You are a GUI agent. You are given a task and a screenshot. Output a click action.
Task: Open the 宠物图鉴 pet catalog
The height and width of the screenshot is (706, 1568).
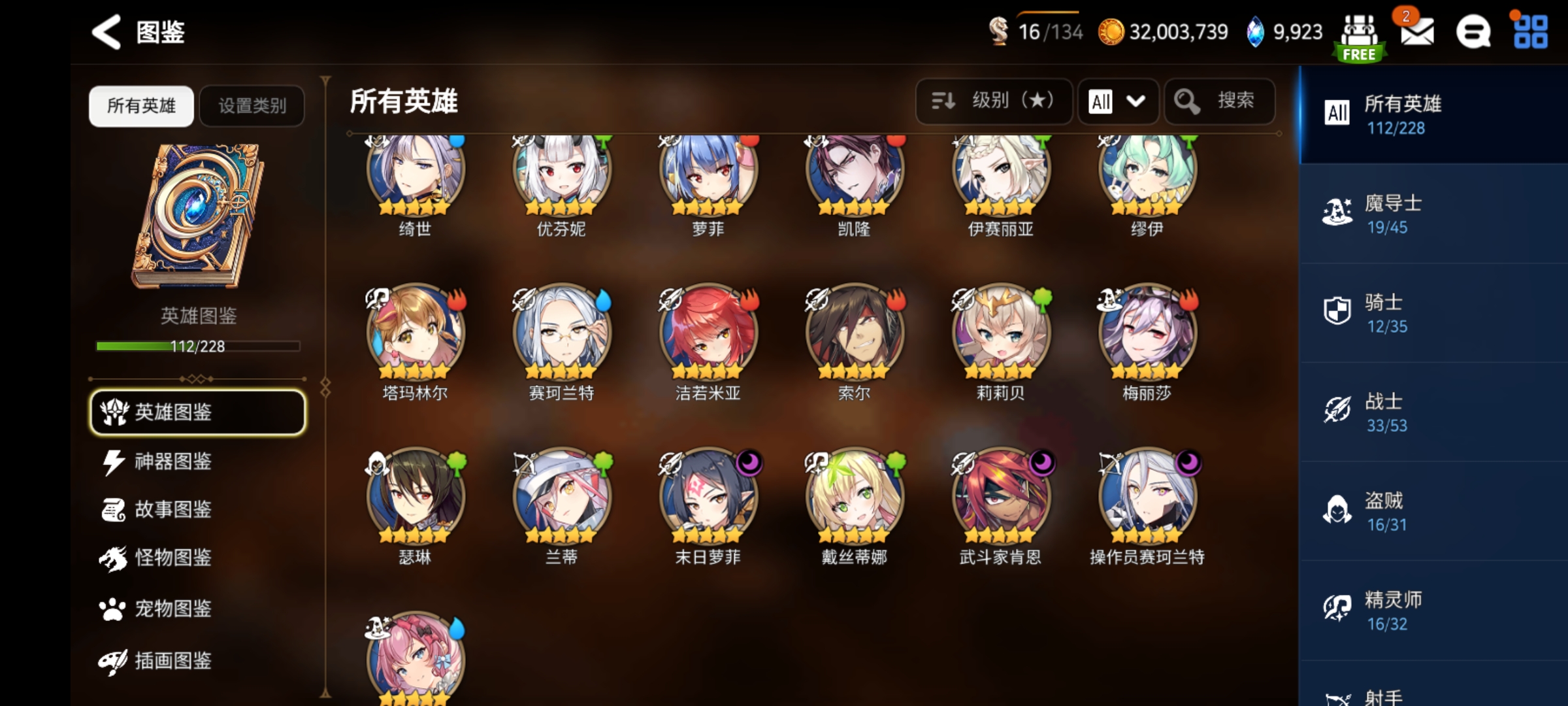(x=172, y=609)
